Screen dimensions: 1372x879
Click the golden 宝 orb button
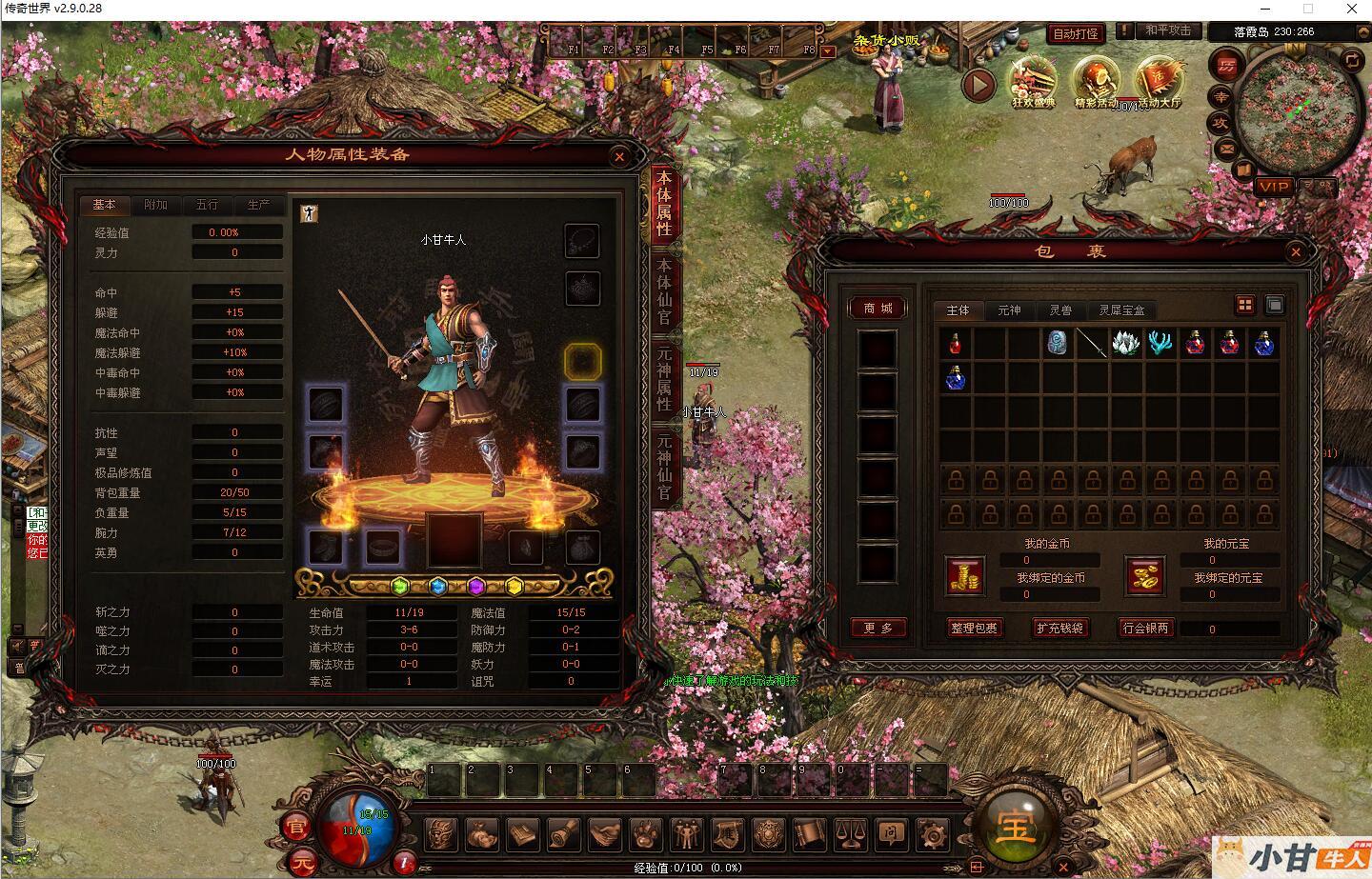[1016, 826]
